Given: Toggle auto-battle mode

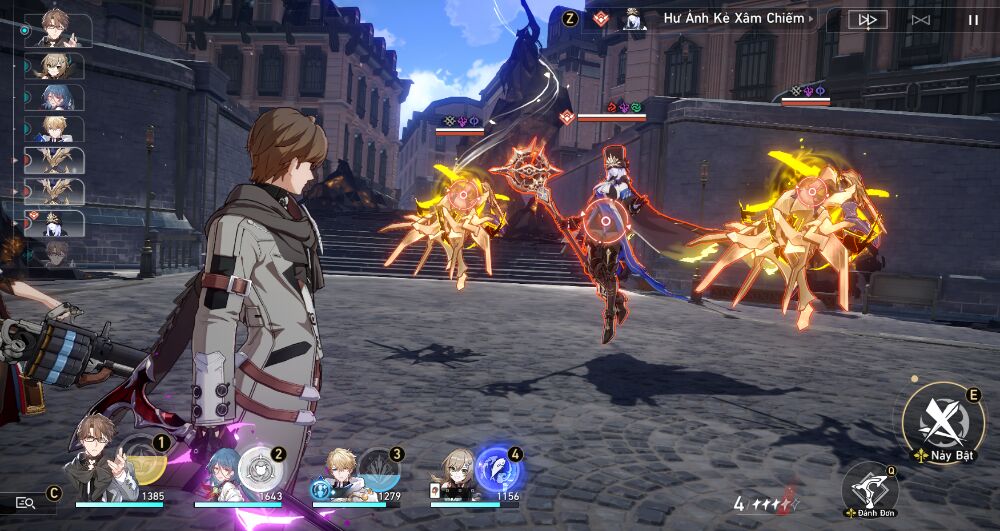Looking at the screenshot, I should 920,19.
